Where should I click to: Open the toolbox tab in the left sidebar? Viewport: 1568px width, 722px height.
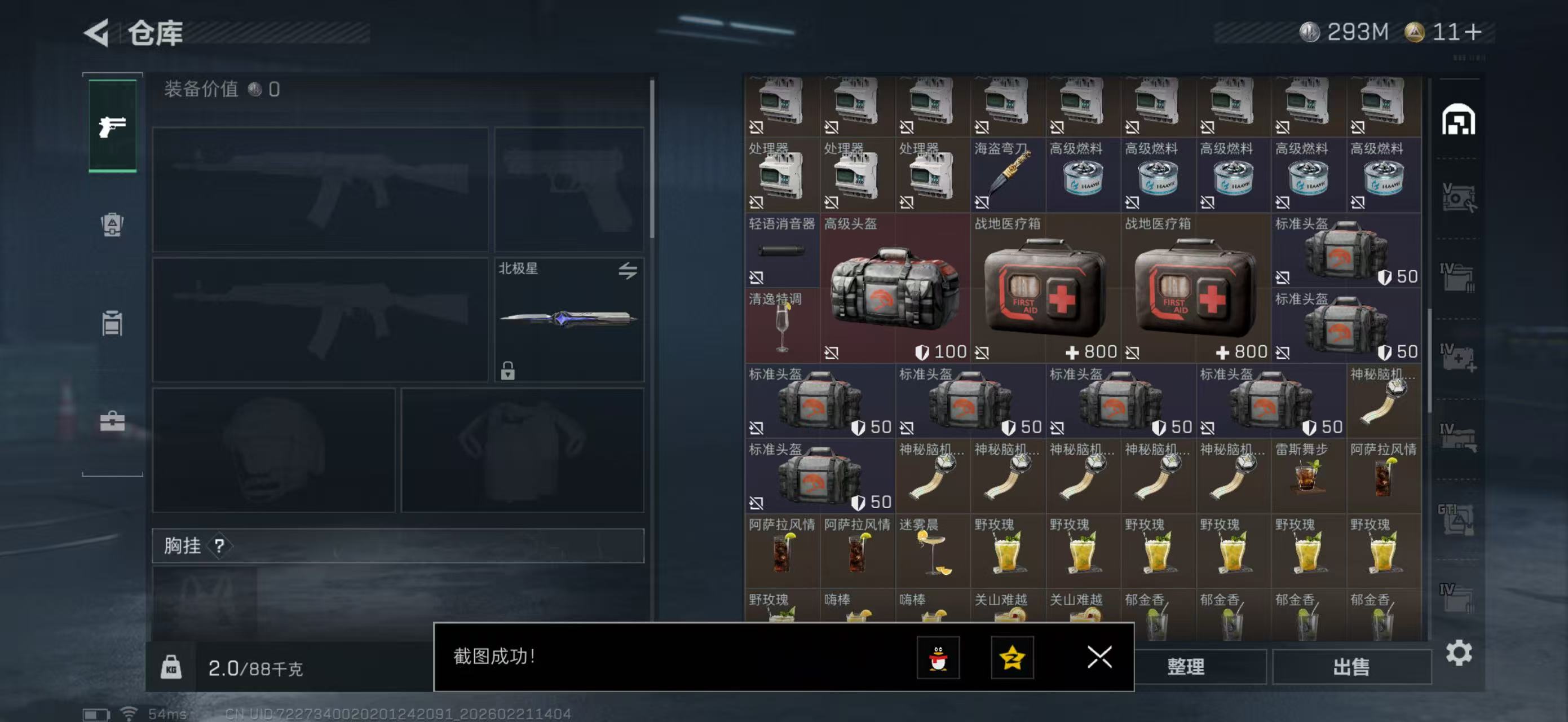tap(112, 420)
